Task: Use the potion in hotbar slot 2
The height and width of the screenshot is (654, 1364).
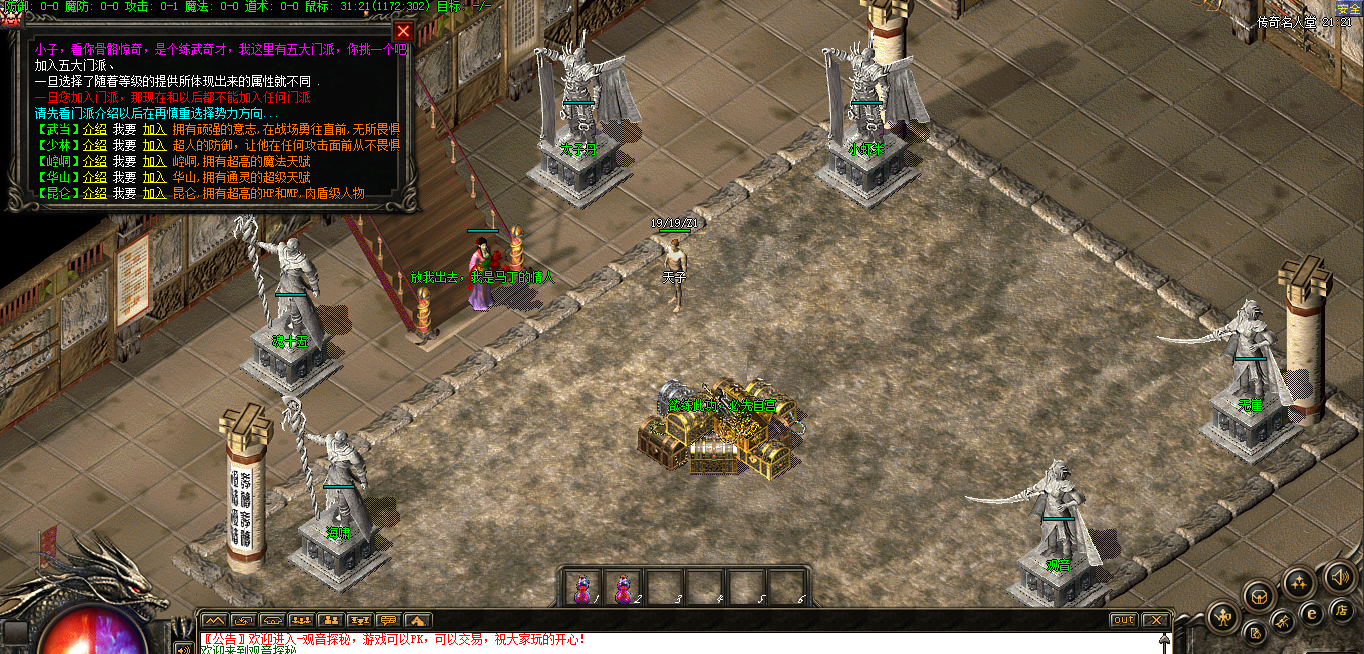Action: 623,588
